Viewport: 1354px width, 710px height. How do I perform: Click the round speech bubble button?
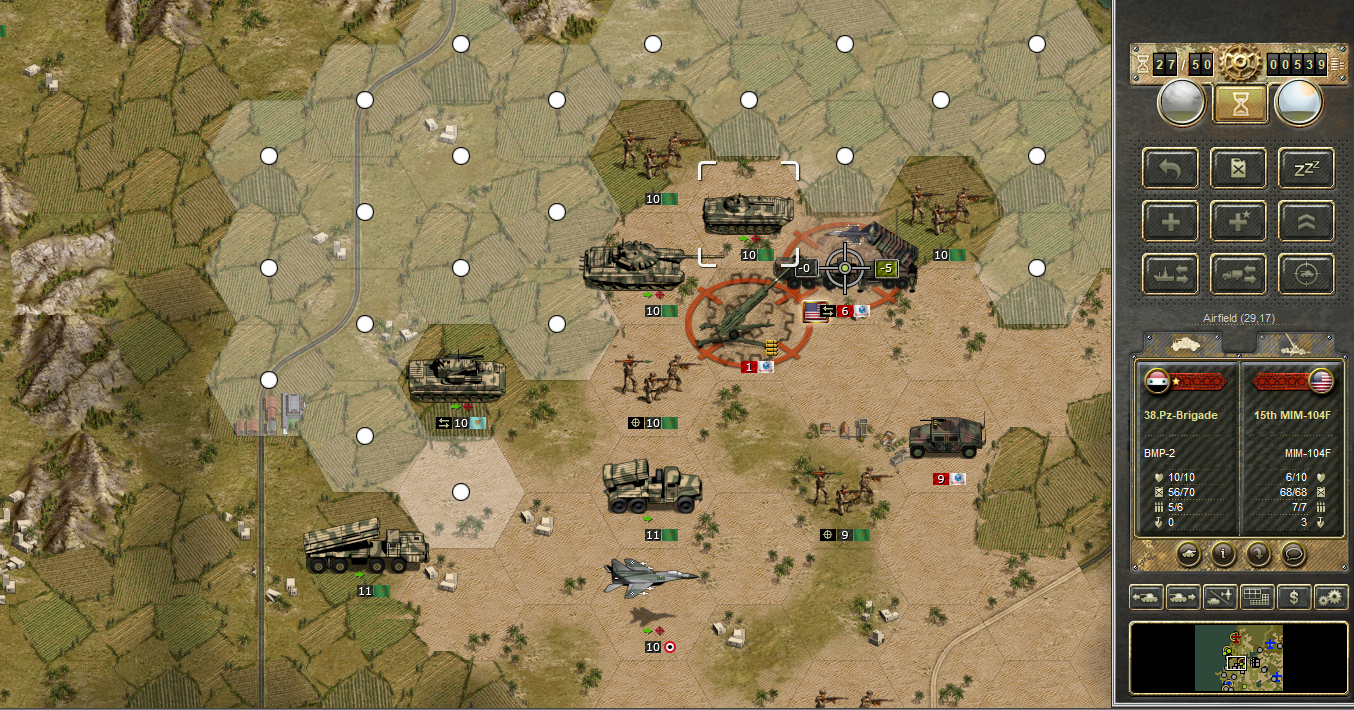click(x=1293, y=552)
